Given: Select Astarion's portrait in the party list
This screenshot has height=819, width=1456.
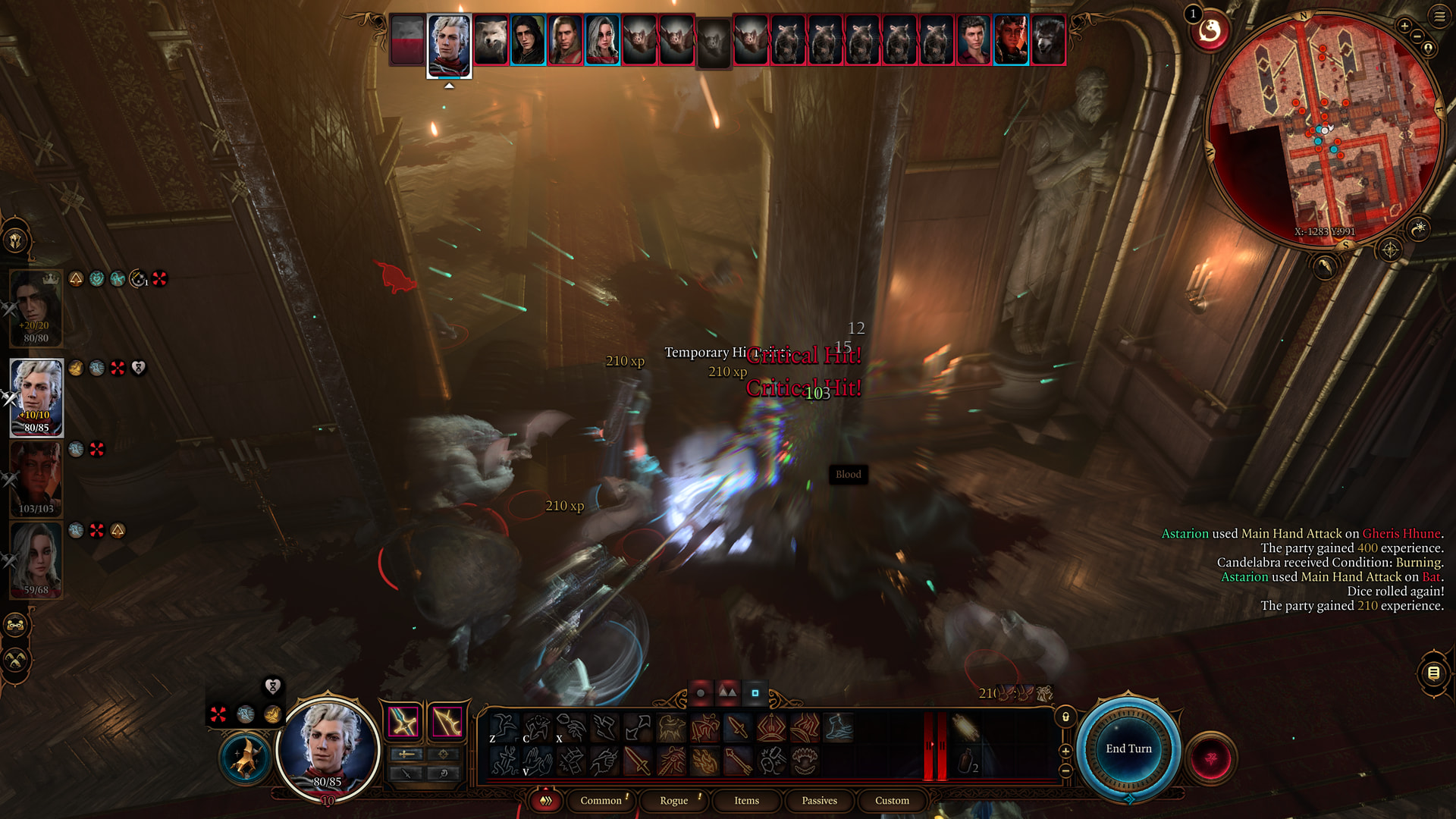Looking at the screenshot, I should (x=36, y=397).
